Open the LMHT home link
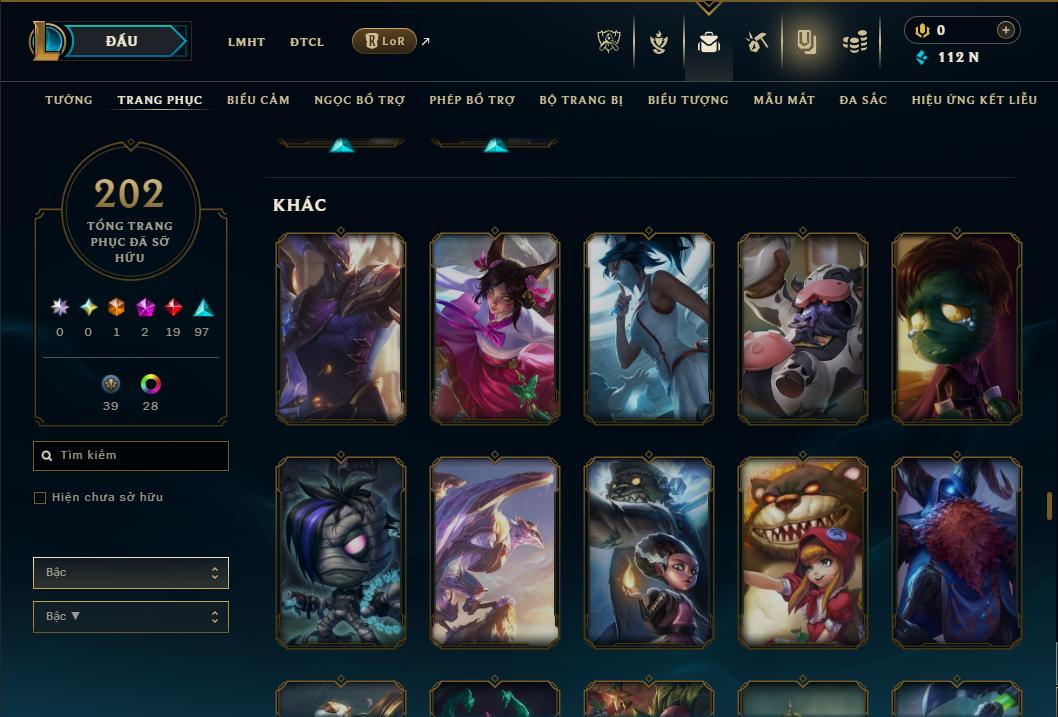Screen dimensions: 1058x717 point(246,42)
